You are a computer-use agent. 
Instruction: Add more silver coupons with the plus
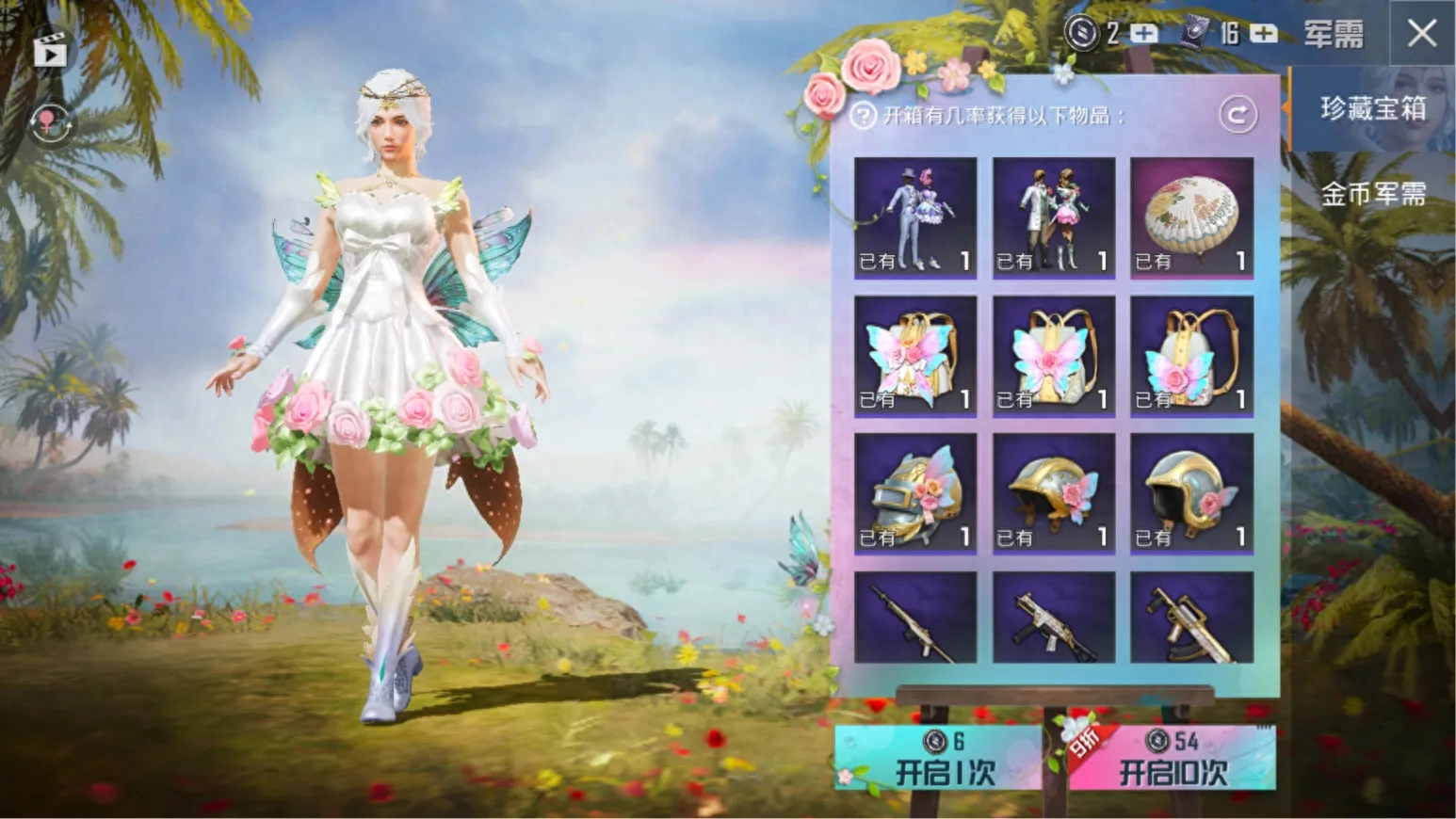(1144, 34)
